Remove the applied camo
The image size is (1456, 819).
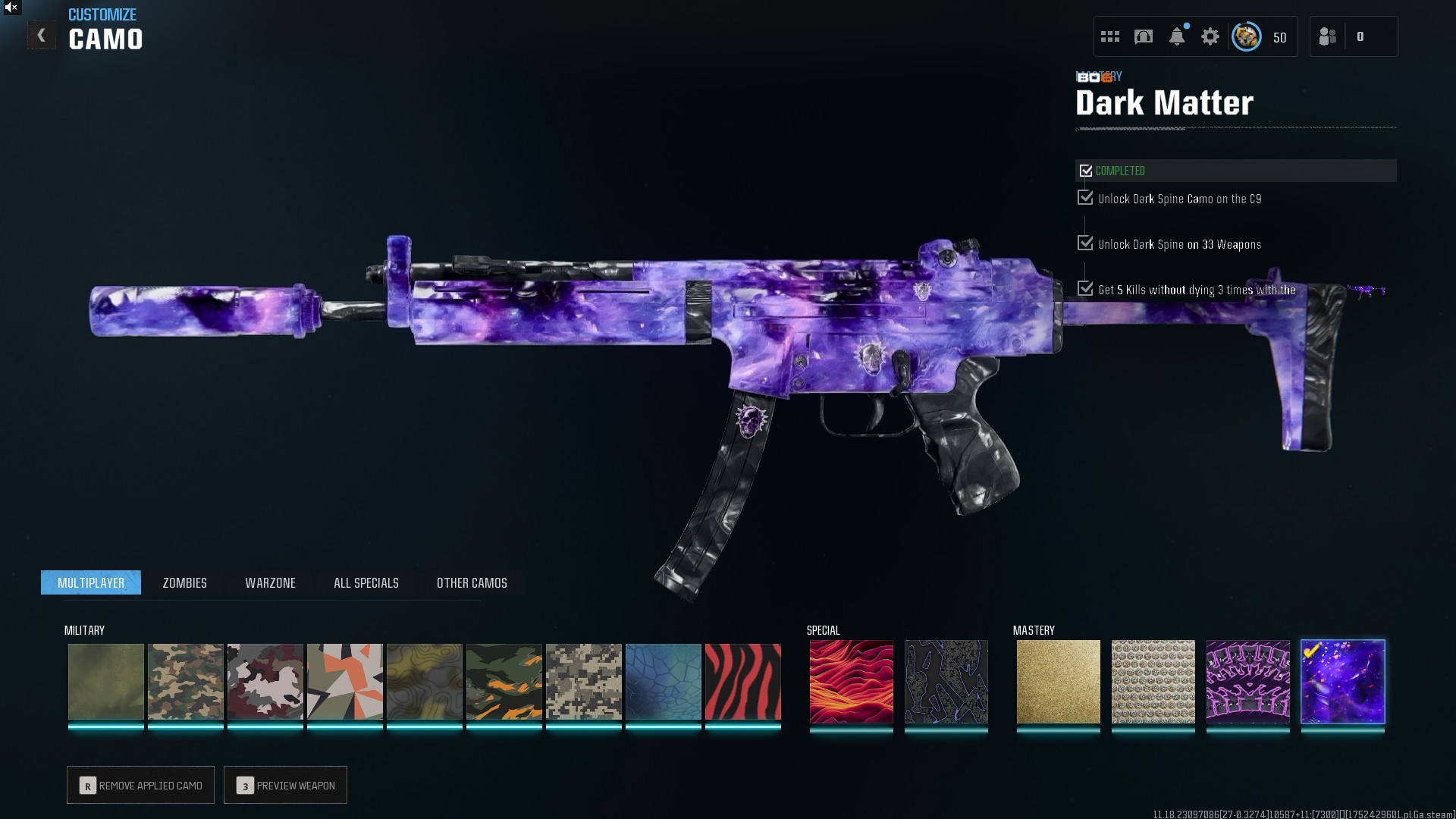tap(140, 786)
